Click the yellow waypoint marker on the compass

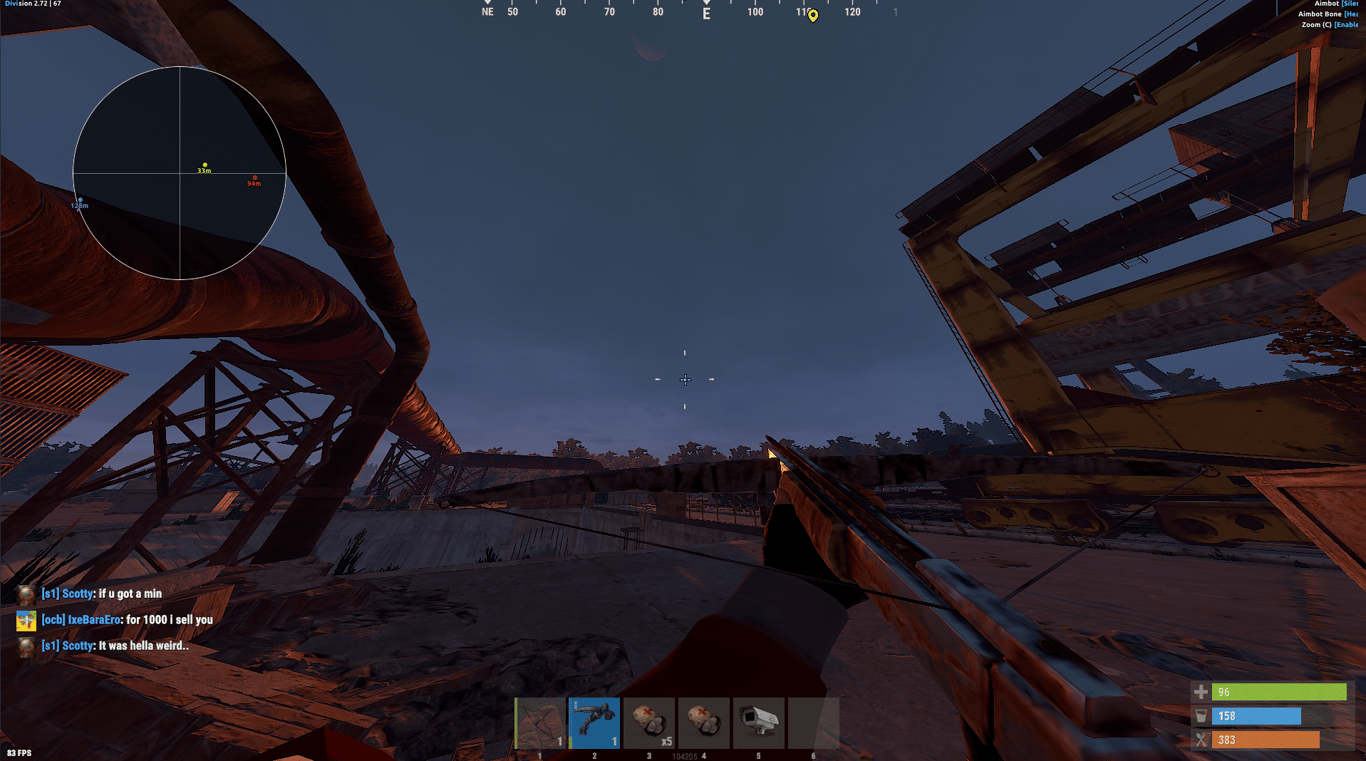[811, 15]
